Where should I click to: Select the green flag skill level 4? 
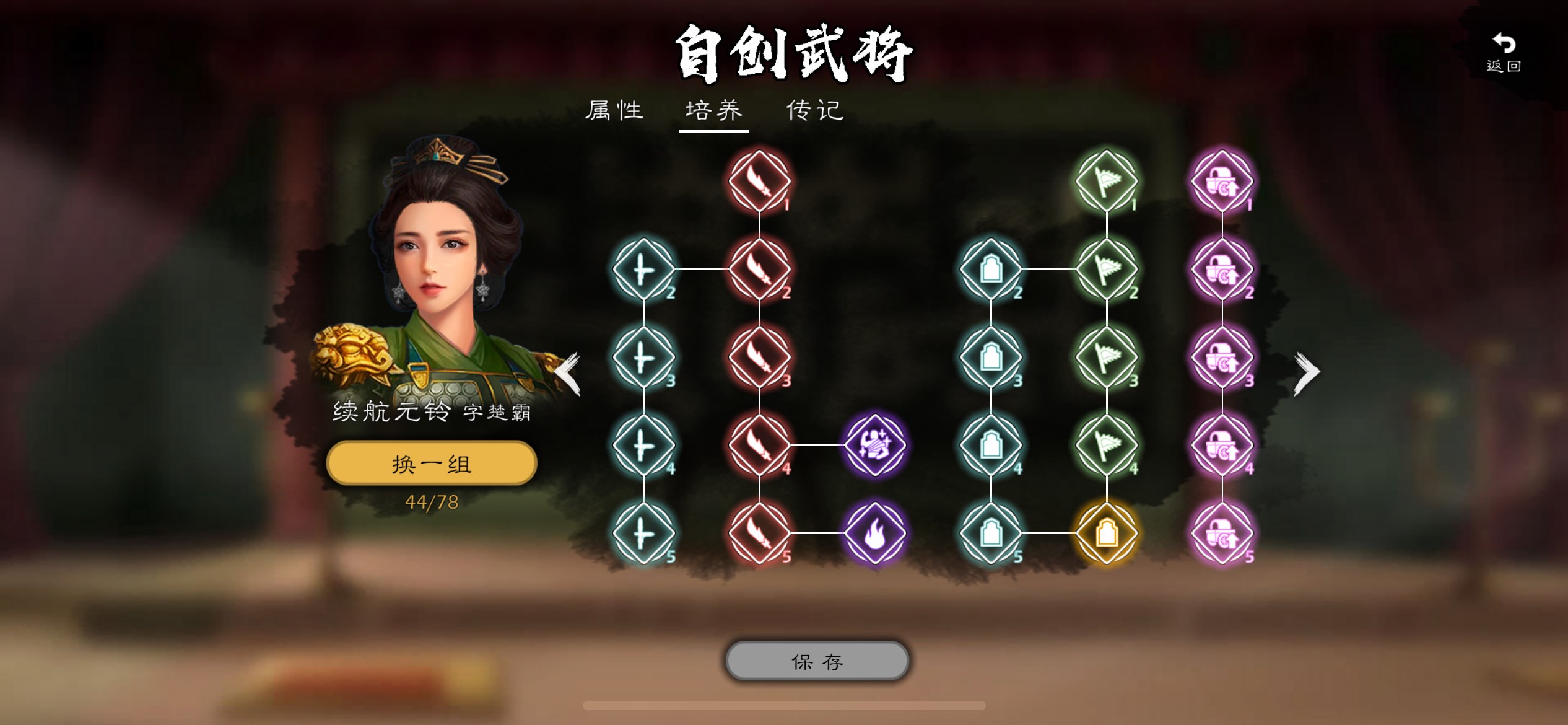[x=1107, y=445]
